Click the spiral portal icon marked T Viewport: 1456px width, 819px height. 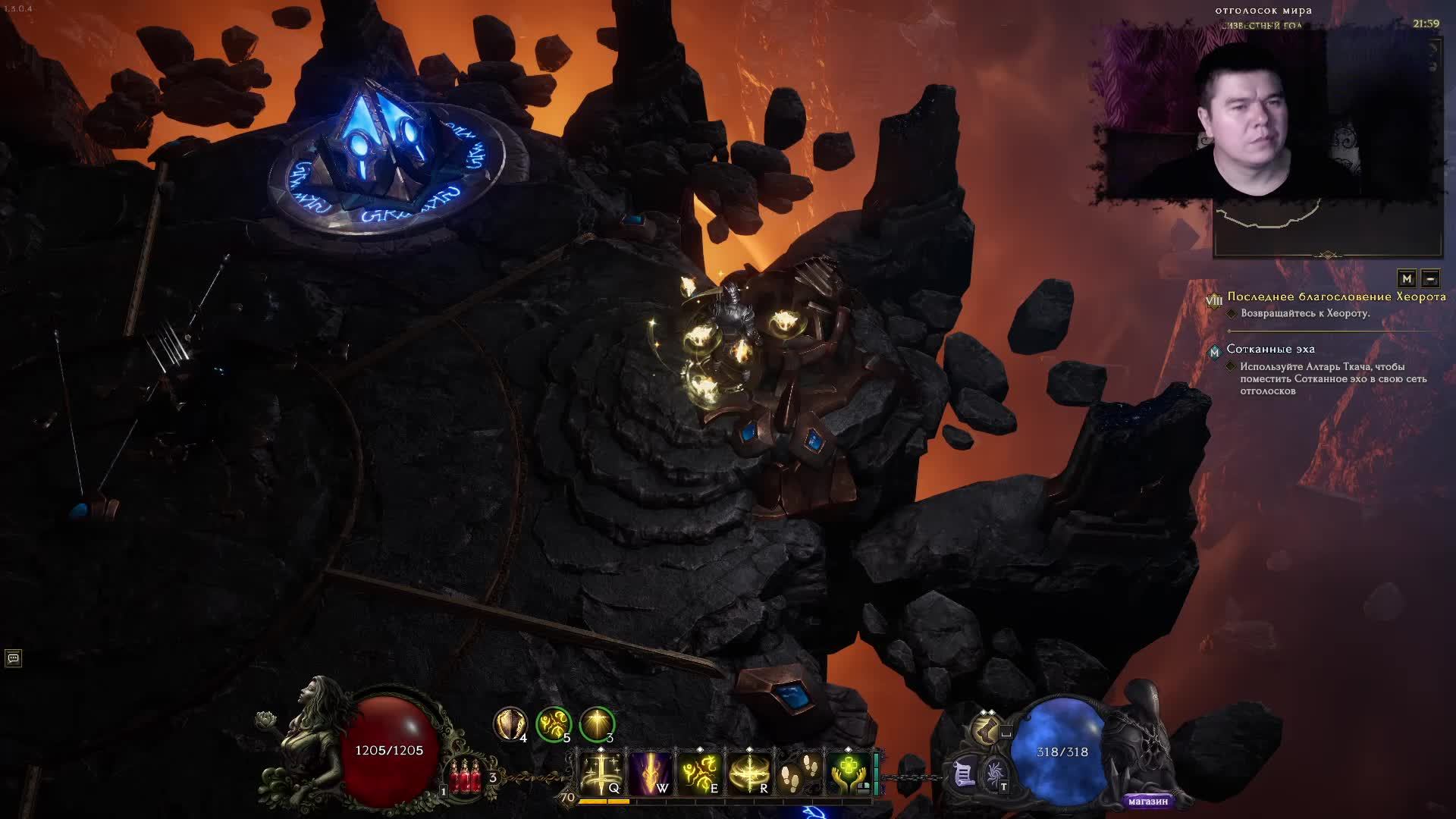click(x=994, y=774)
